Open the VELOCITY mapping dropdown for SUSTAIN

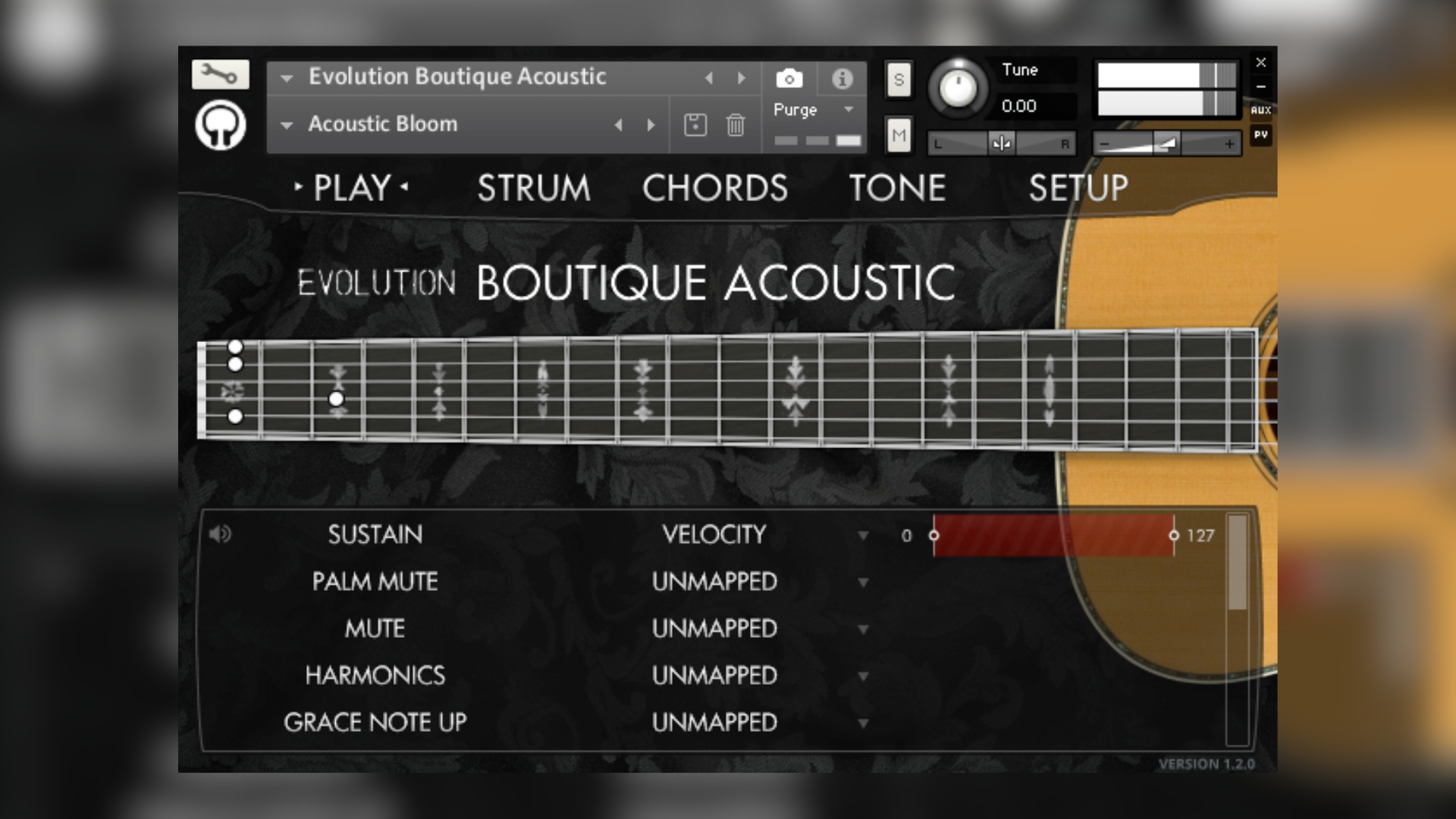click(863, 535)
